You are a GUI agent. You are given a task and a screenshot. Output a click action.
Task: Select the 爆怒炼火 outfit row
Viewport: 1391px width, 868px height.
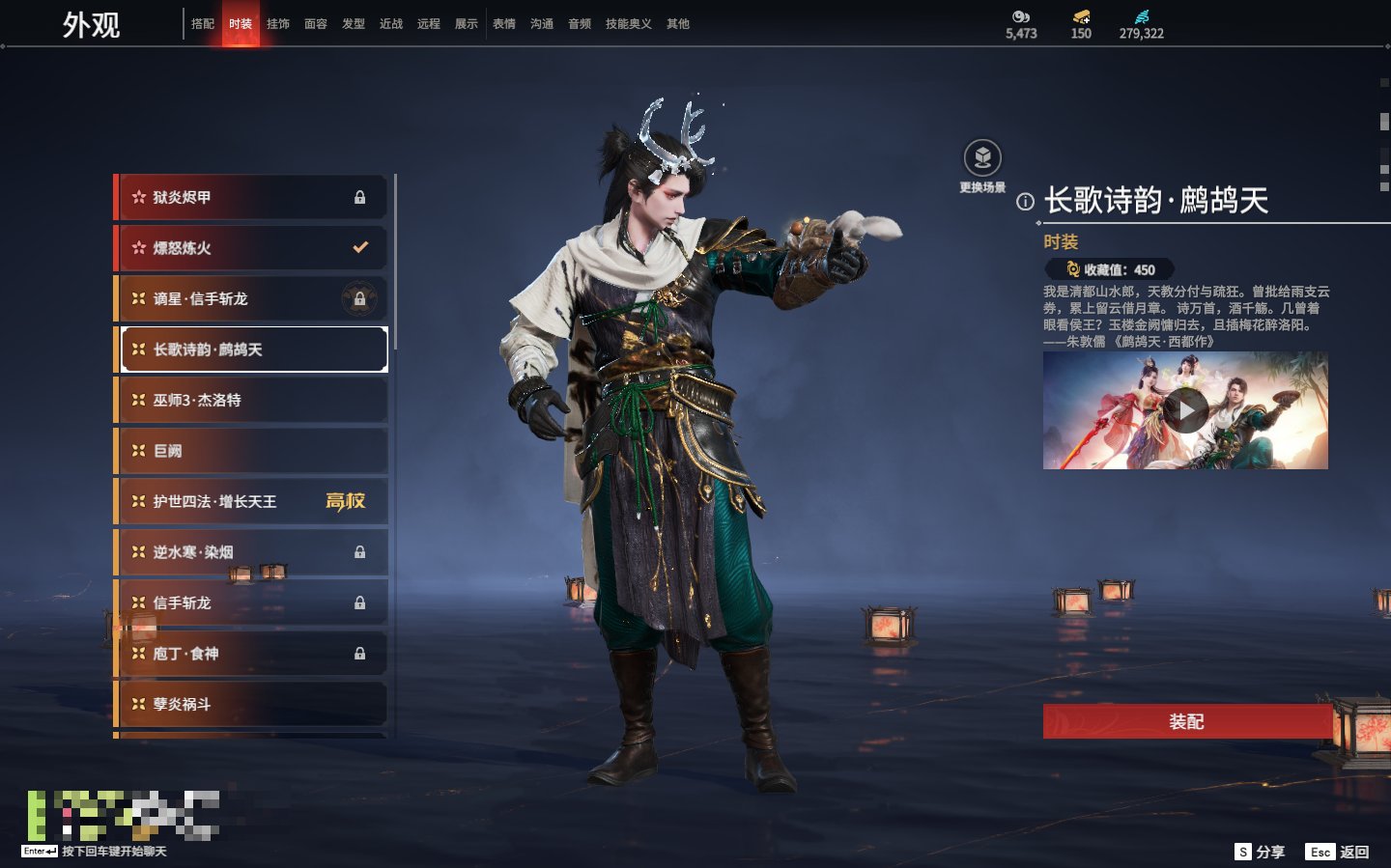click(251, 248)
